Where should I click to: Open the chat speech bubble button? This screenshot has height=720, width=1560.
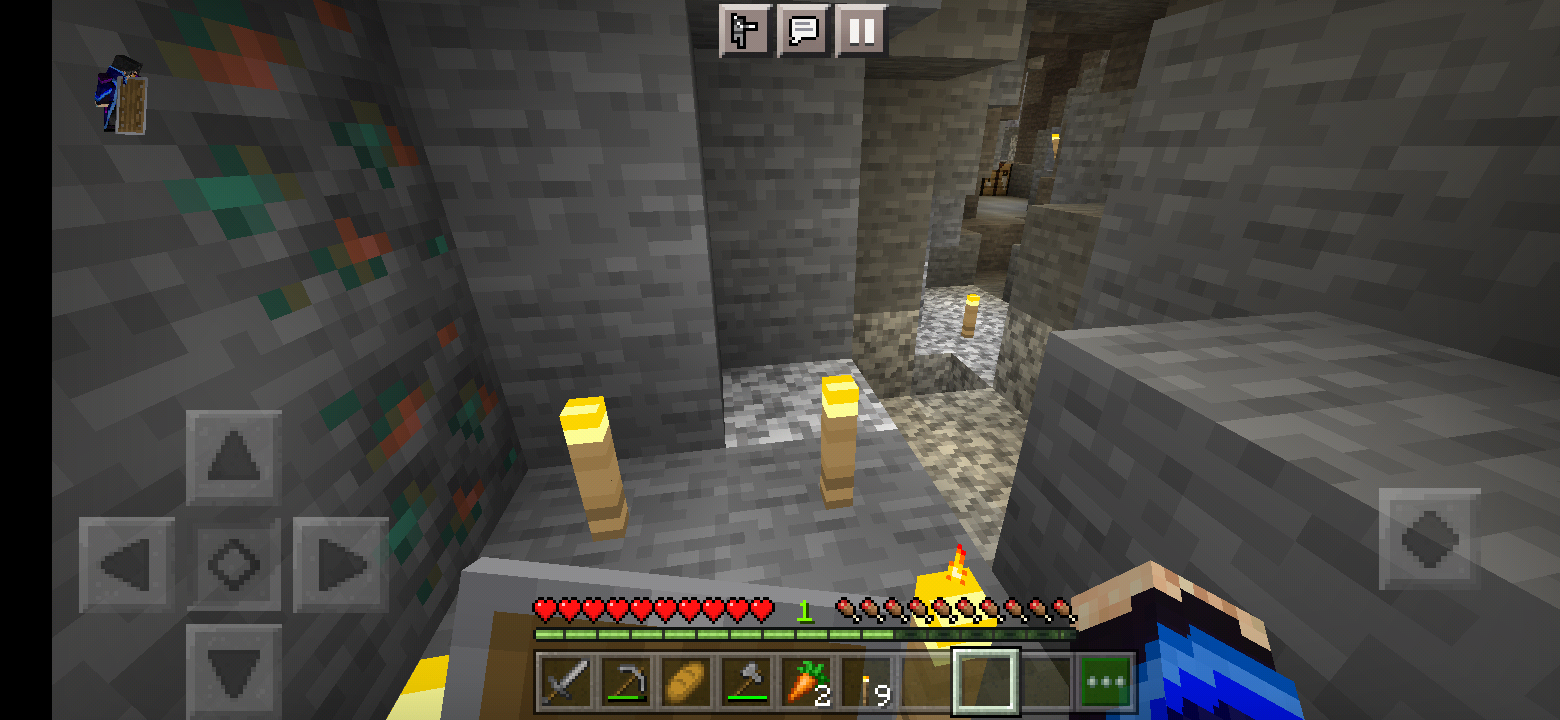pos(803,30)
